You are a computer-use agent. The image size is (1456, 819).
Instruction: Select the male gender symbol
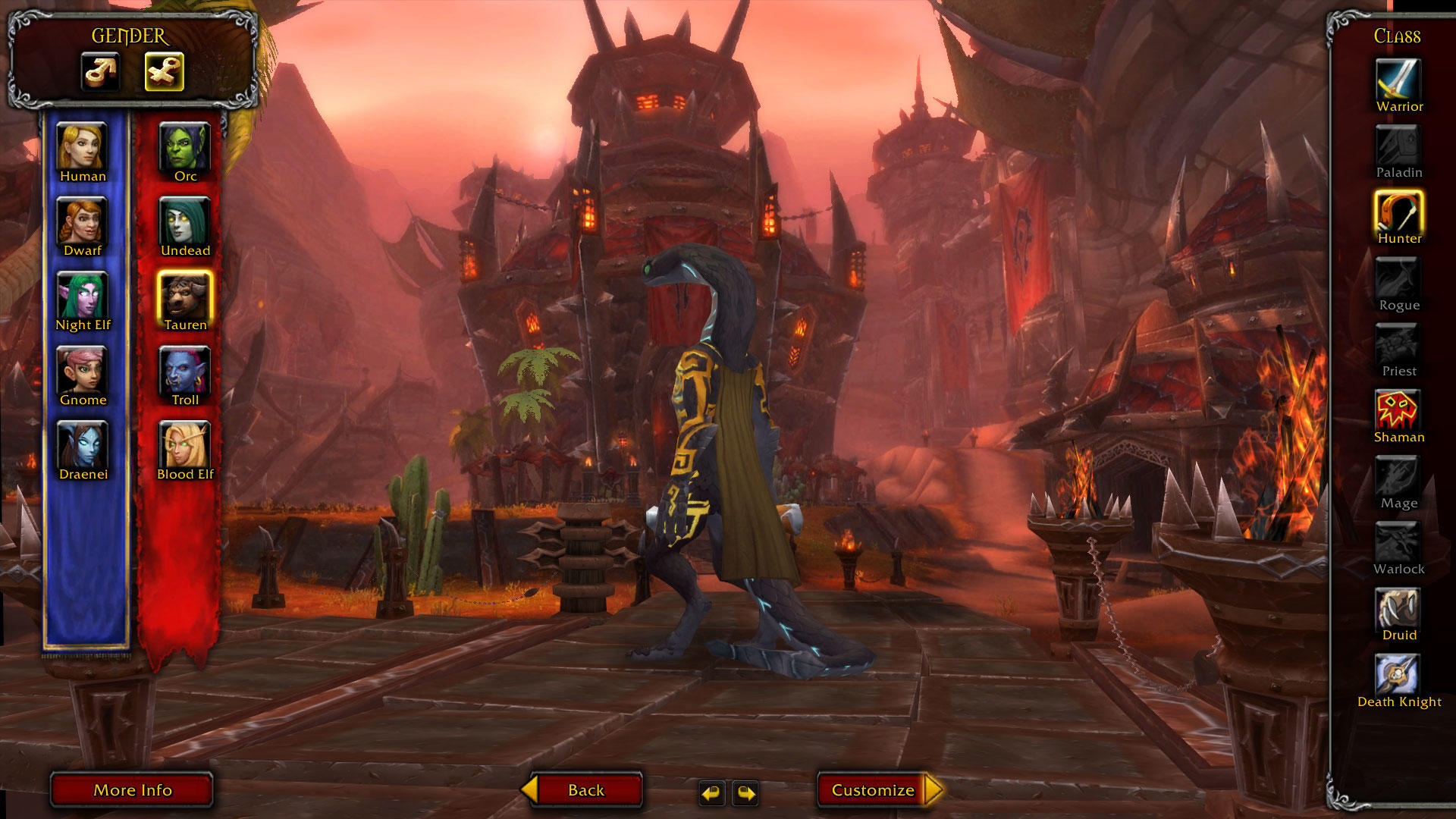point(101,71)
